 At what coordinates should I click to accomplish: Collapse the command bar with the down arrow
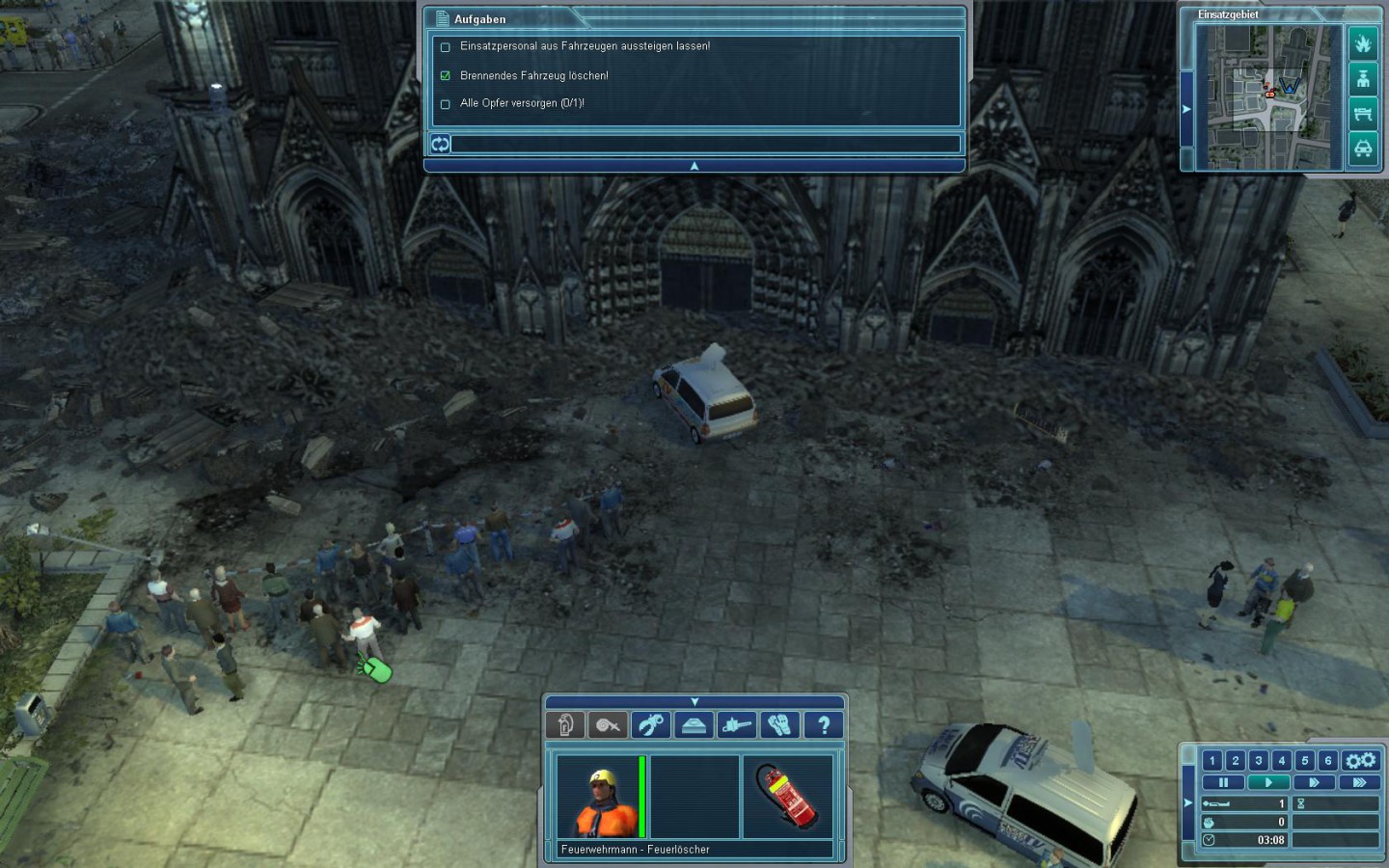coord(694,701)
